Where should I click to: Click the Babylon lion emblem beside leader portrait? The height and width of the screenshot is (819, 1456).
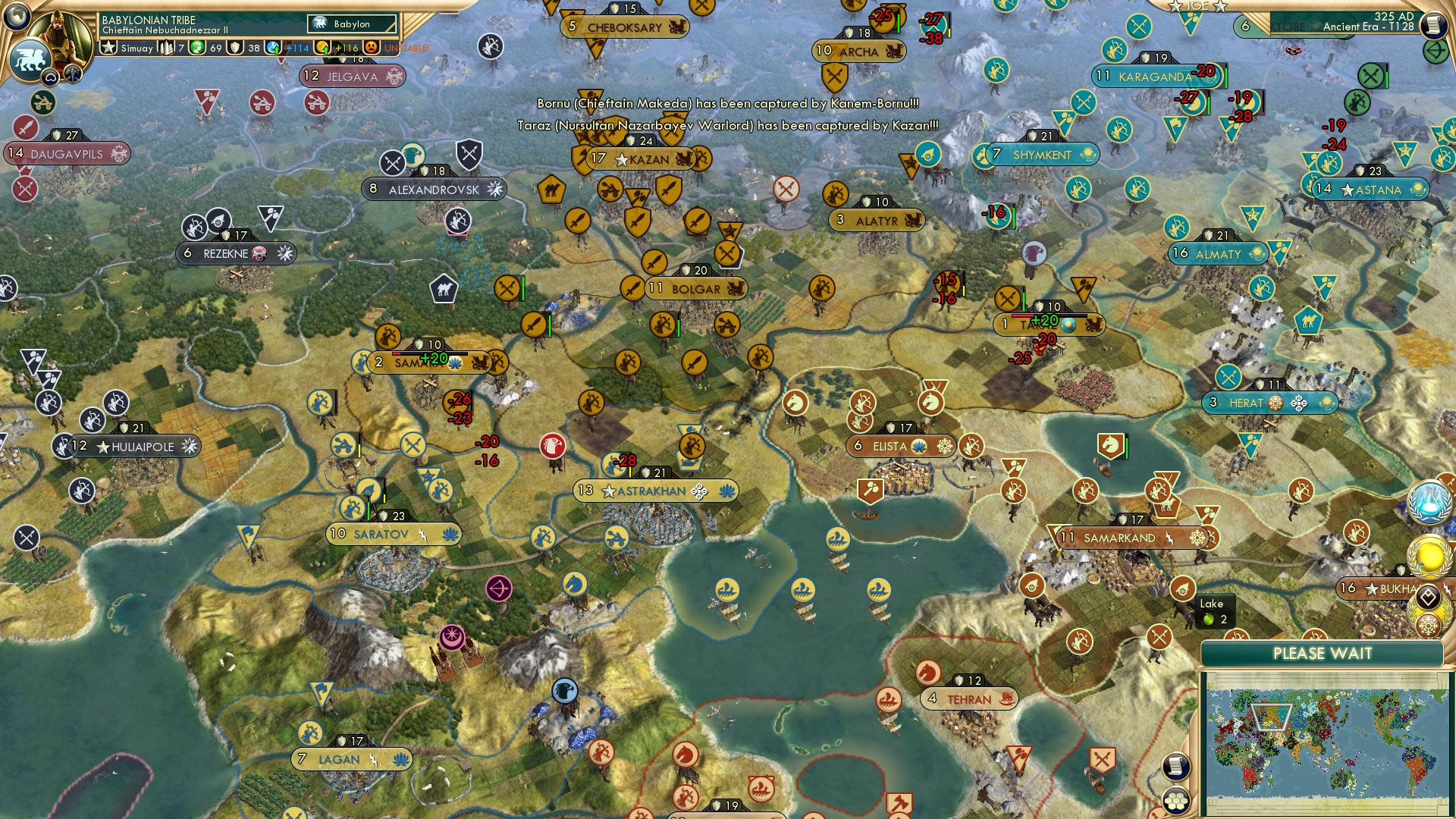point(30,59)
